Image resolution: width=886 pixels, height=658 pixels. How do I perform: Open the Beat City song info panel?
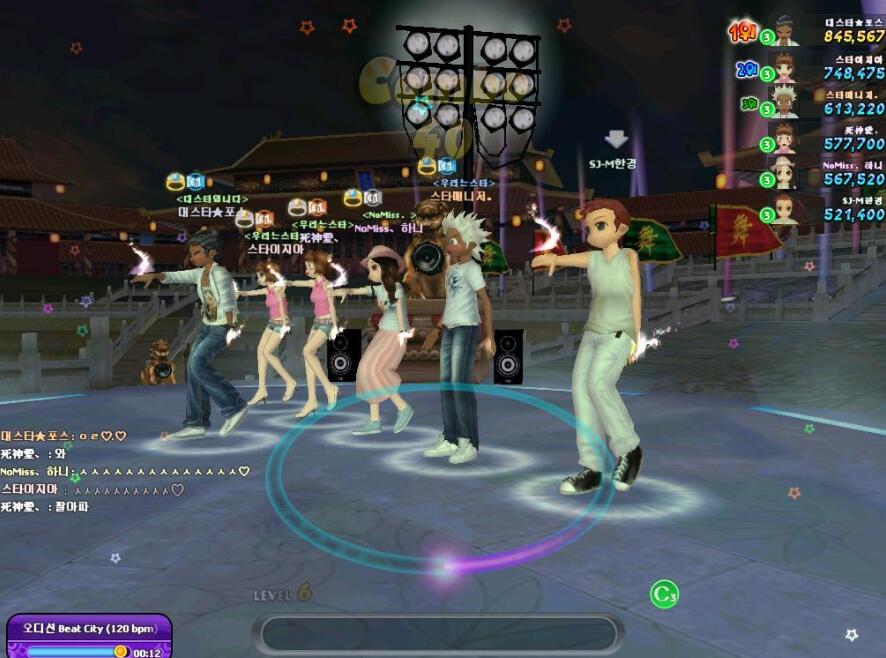point(88,636)
